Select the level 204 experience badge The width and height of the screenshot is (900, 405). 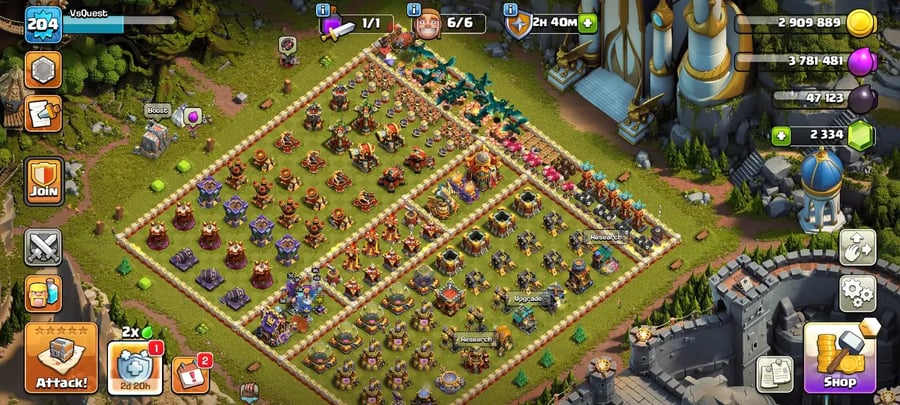(42, 23)
